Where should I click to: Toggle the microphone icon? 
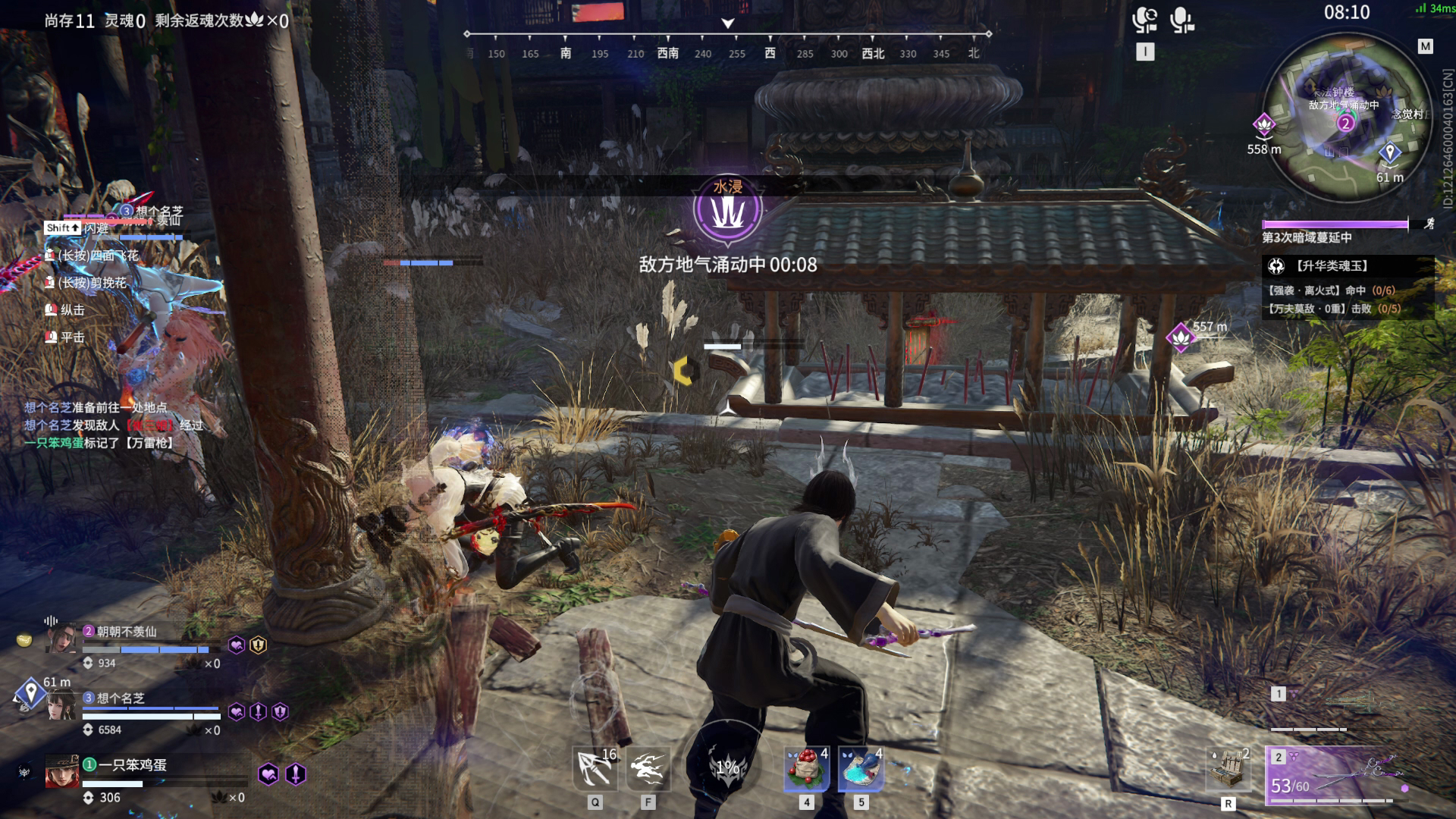pyautogui.click(x=1181, y=20)
